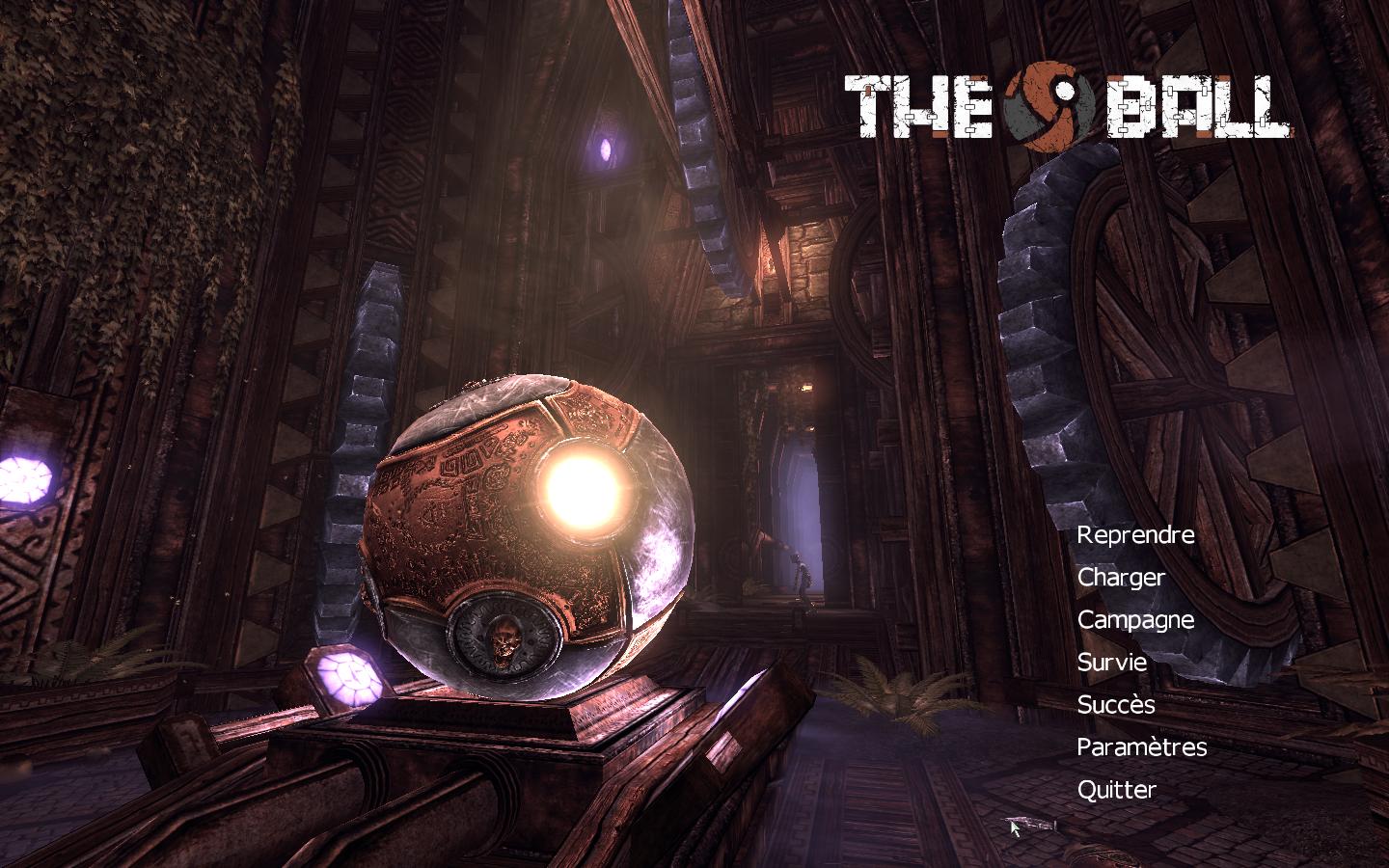Choose the Campagne mode entry
Screen dimensions: 1389x868
1135,620
